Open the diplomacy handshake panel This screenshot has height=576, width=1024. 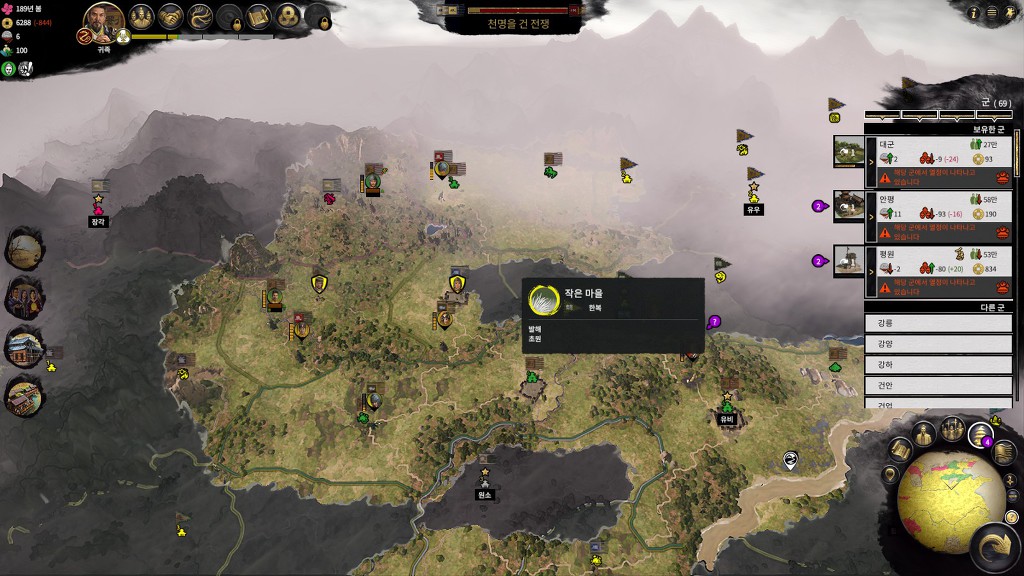pyautogui.click(x=171, y=17)
